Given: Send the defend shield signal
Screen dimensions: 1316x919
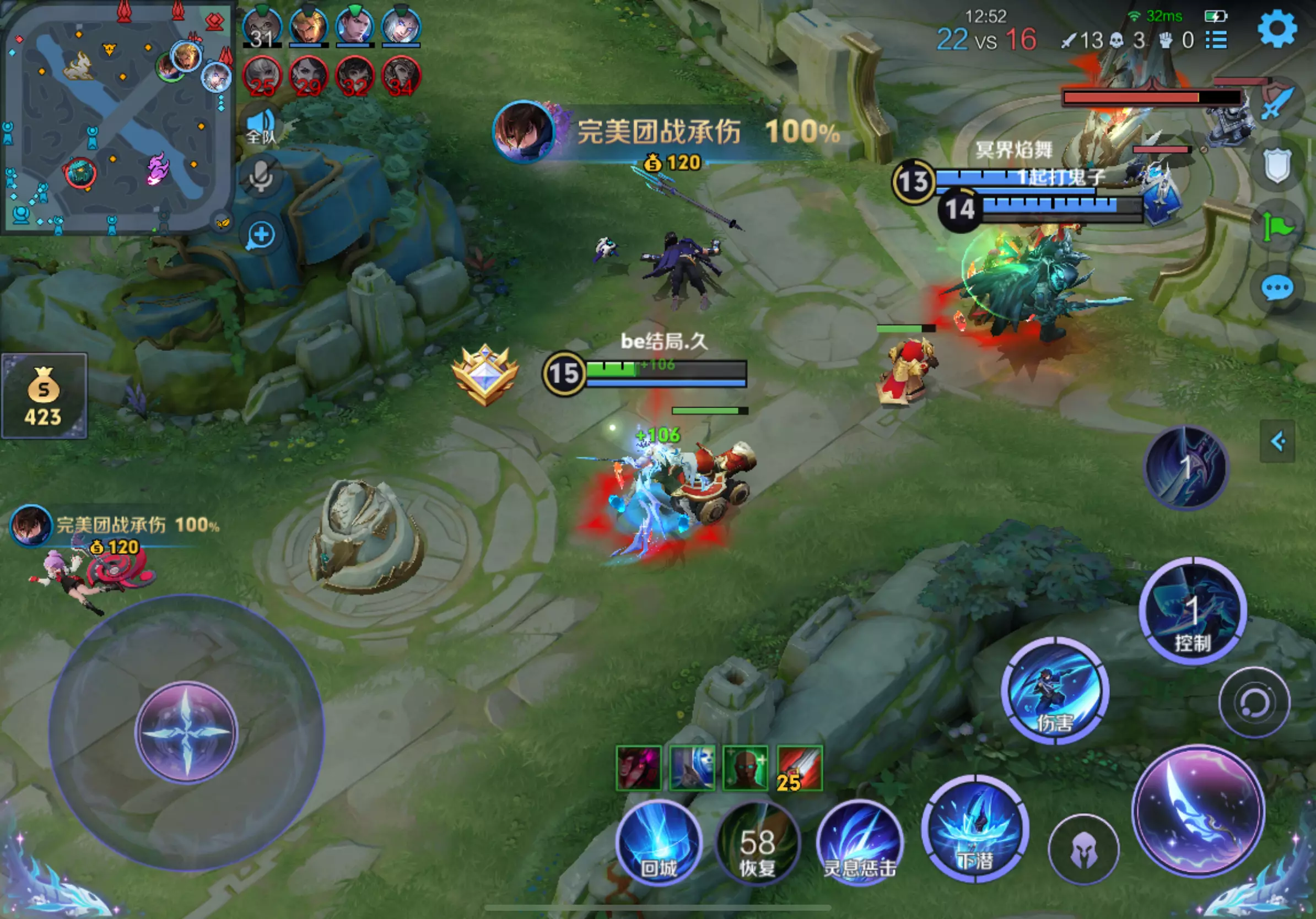Looking at the screenshot, I should click(x=1277, y=166).
